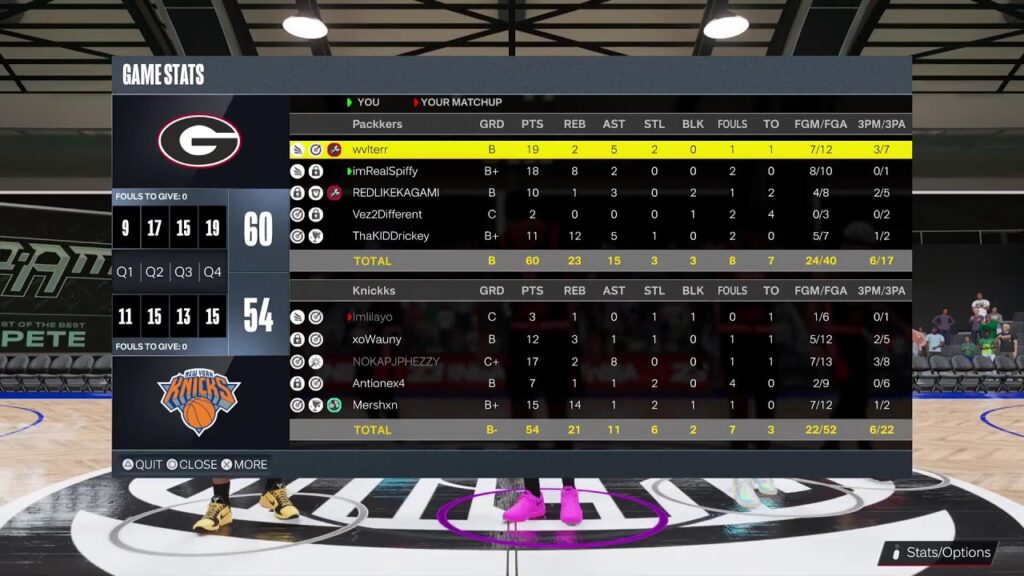Choose xoWauny's stat row
Viewport: 1024px width, 576px height.
point(600,339)
